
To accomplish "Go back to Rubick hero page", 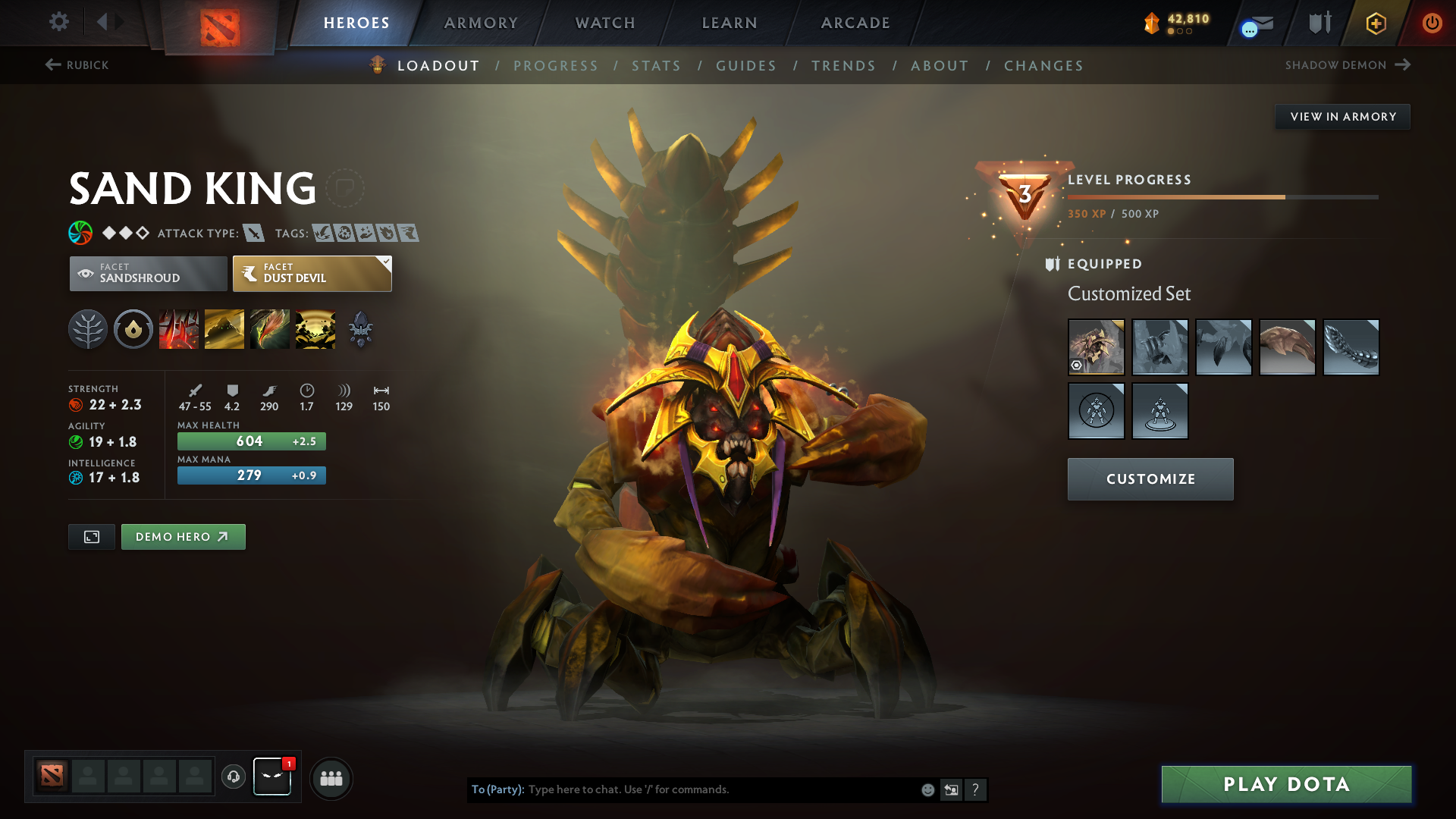I will coord(76,65).
